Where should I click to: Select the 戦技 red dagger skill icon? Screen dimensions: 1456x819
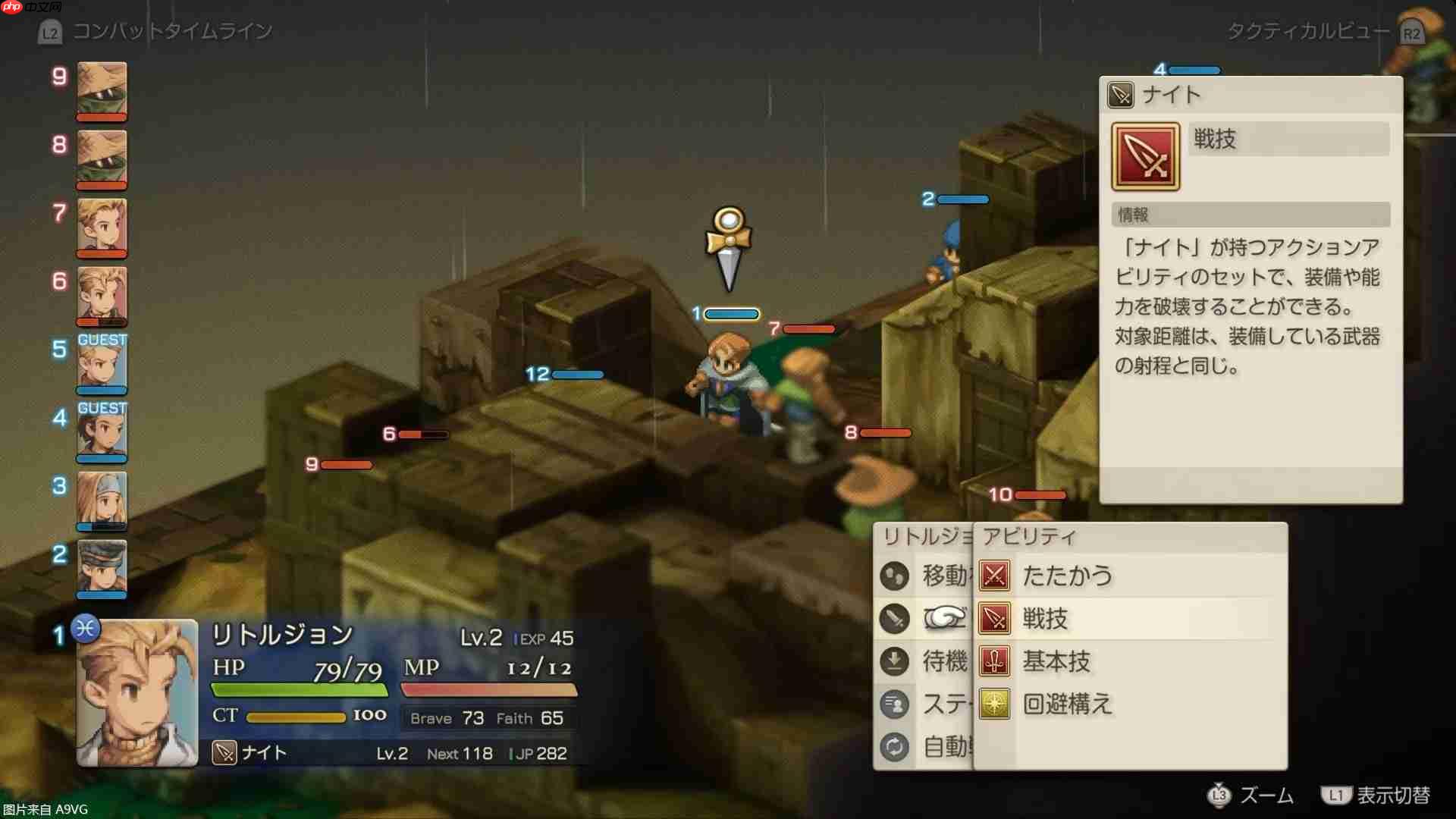coord(993,619)
